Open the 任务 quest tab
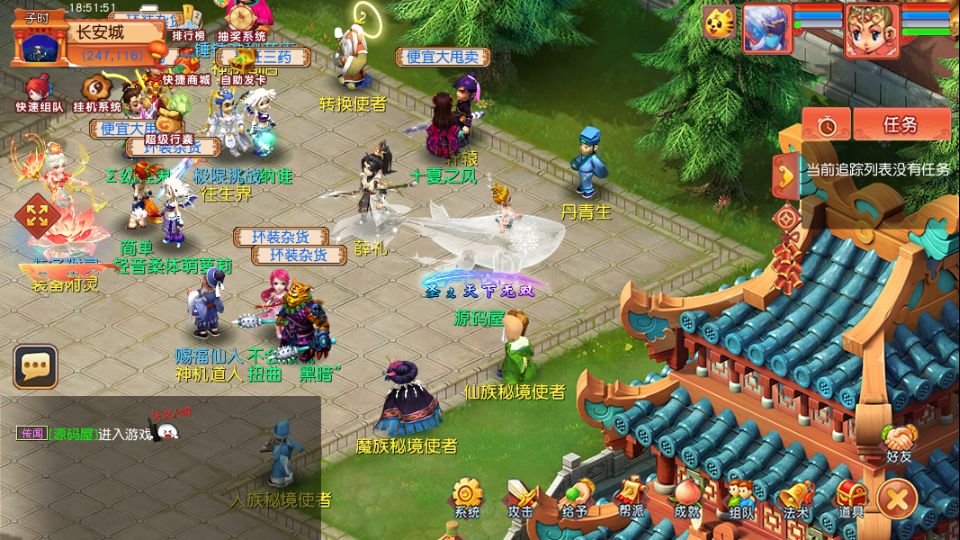 point(900,125)
